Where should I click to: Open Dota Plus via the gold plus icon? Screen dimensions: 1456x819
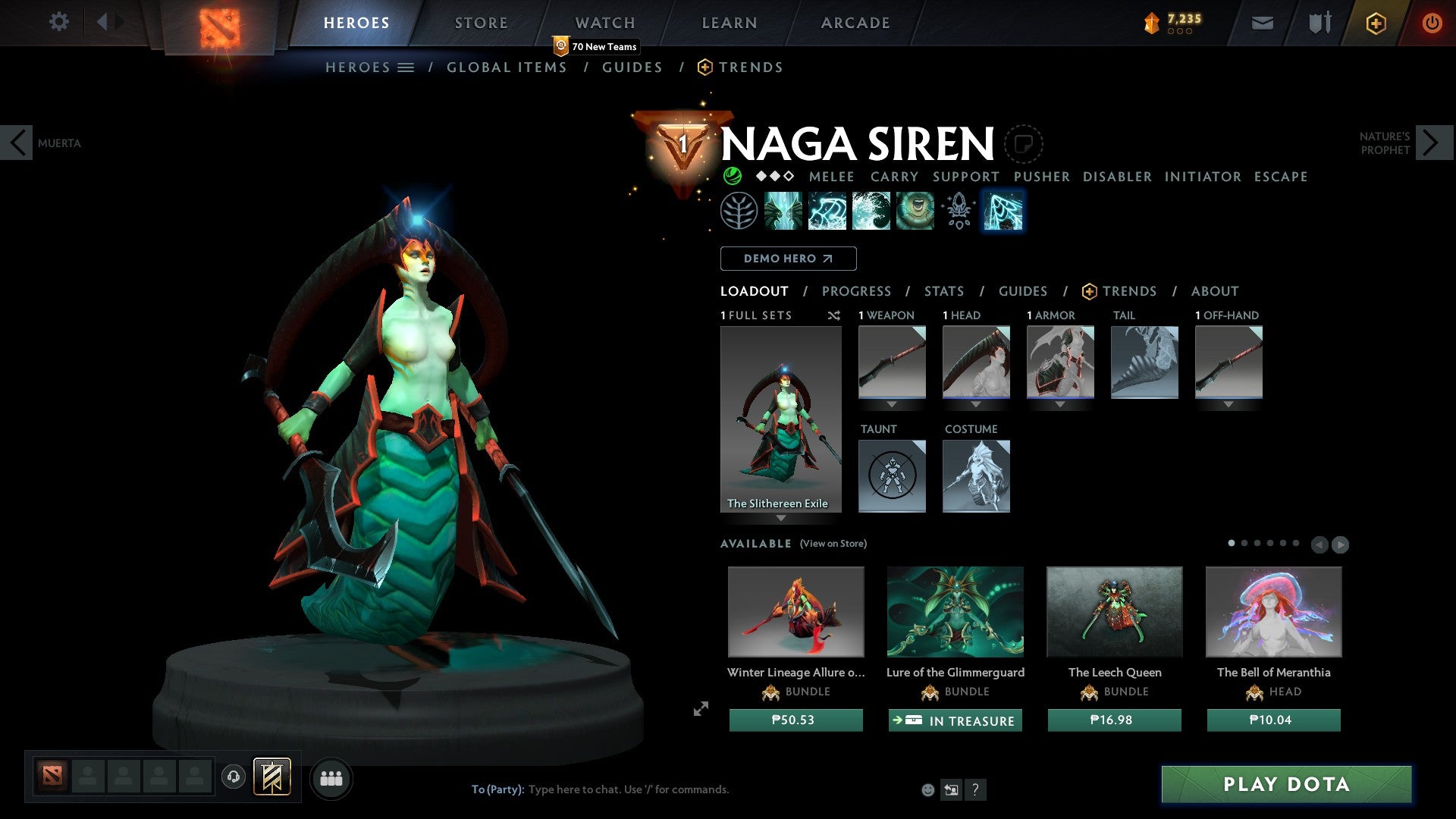(x=1376, y=23)
